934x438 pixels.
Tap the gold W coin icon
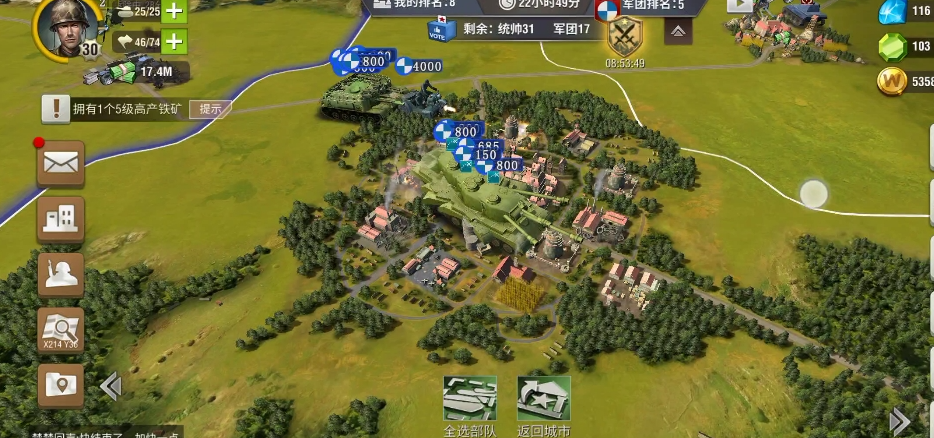(890, 82)
